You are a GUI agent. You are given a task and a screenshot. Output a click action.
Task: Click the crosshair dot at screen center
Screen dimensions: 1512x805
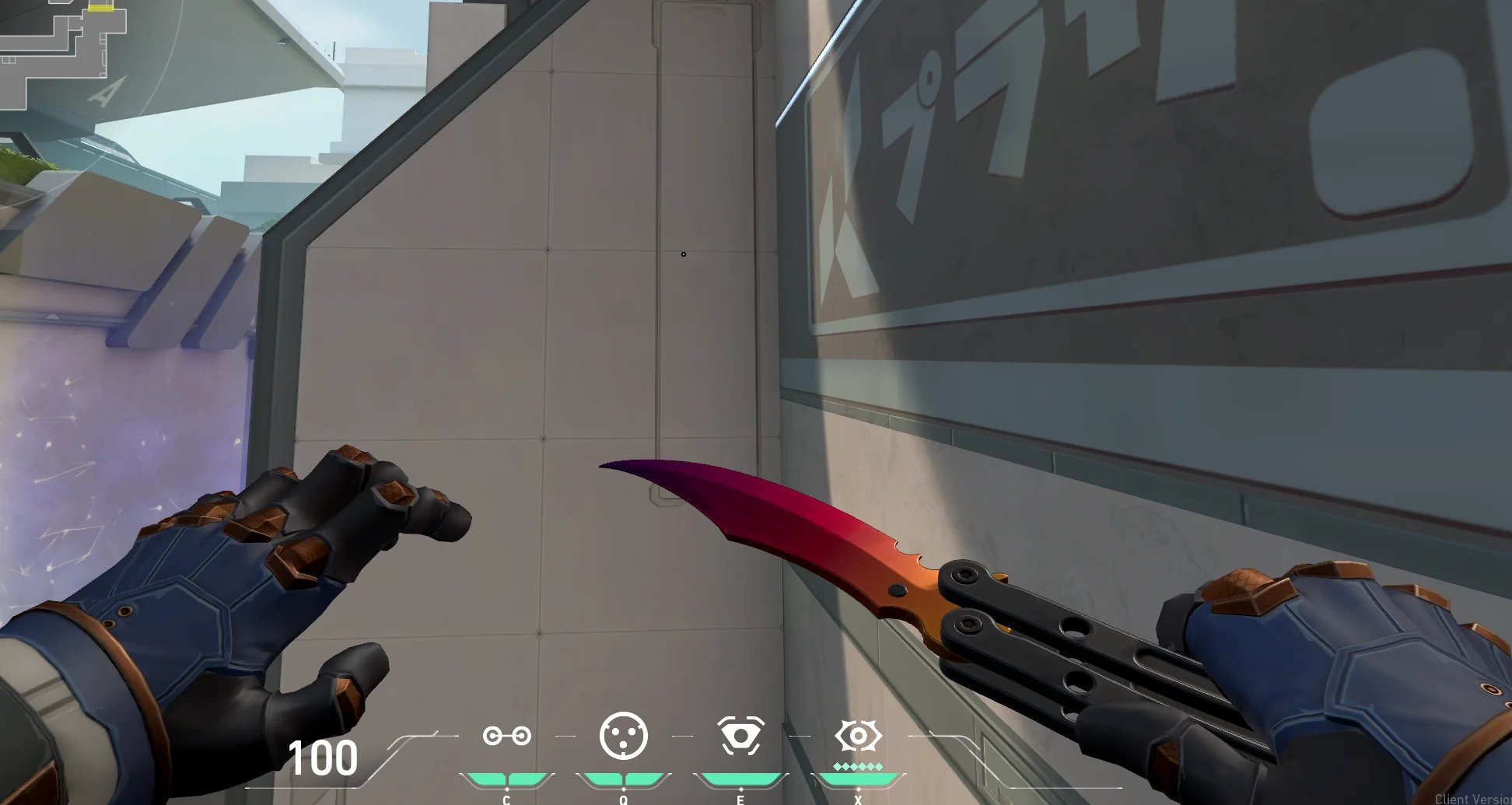(683, 254)
